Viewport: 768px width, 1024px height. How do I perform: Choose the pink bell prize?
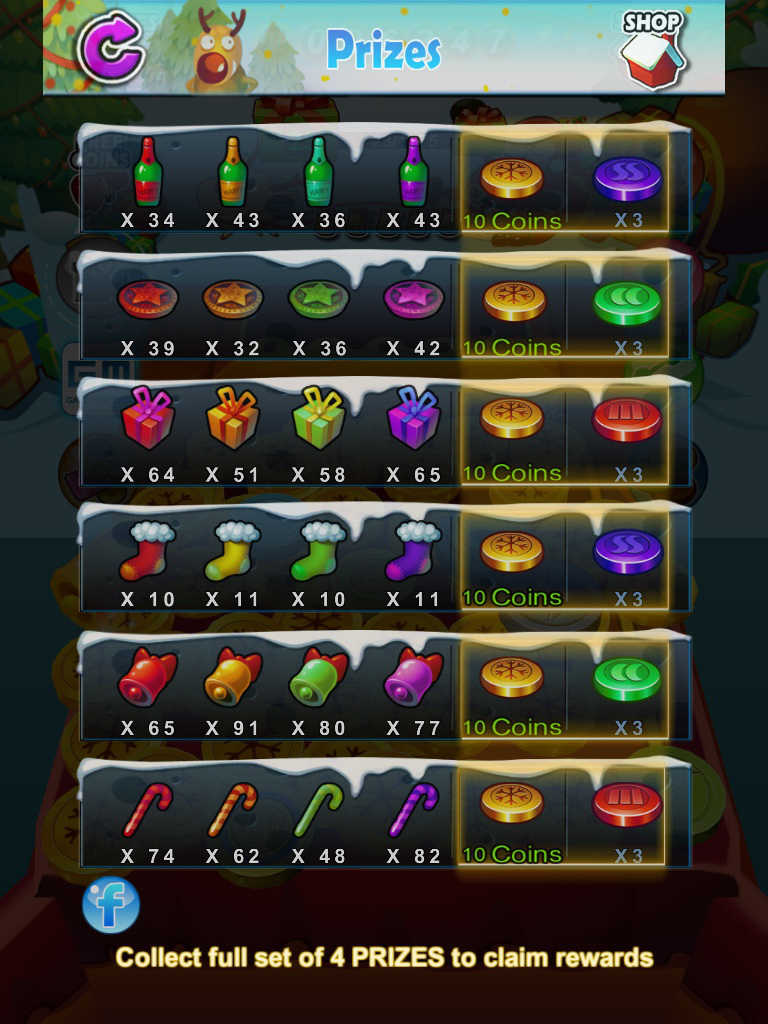pos(414,676)
